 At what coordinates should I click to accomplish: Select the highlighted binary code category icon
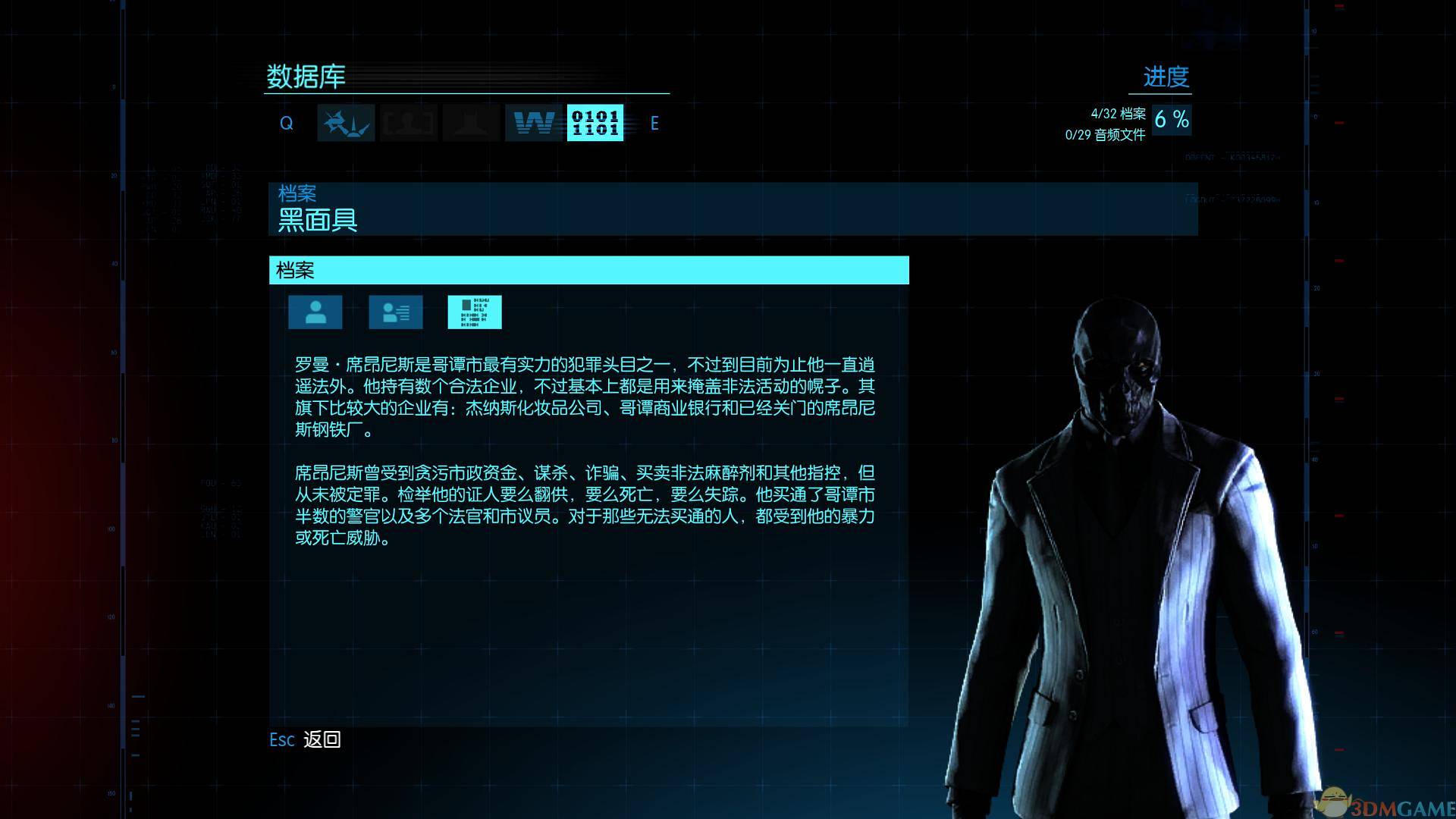click(x=596, y=123)
